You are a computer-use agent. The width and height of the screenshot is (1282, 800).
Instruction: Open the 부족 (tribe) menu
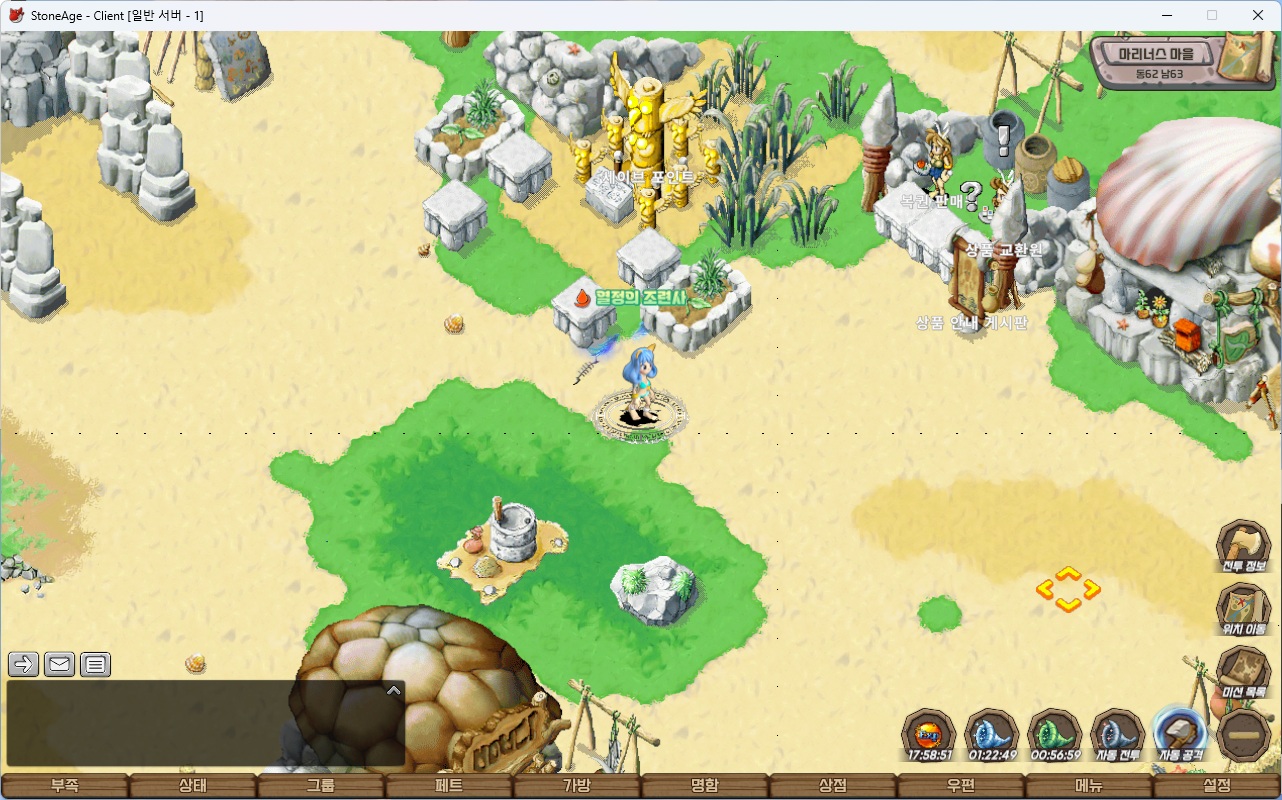pos(65,786)
